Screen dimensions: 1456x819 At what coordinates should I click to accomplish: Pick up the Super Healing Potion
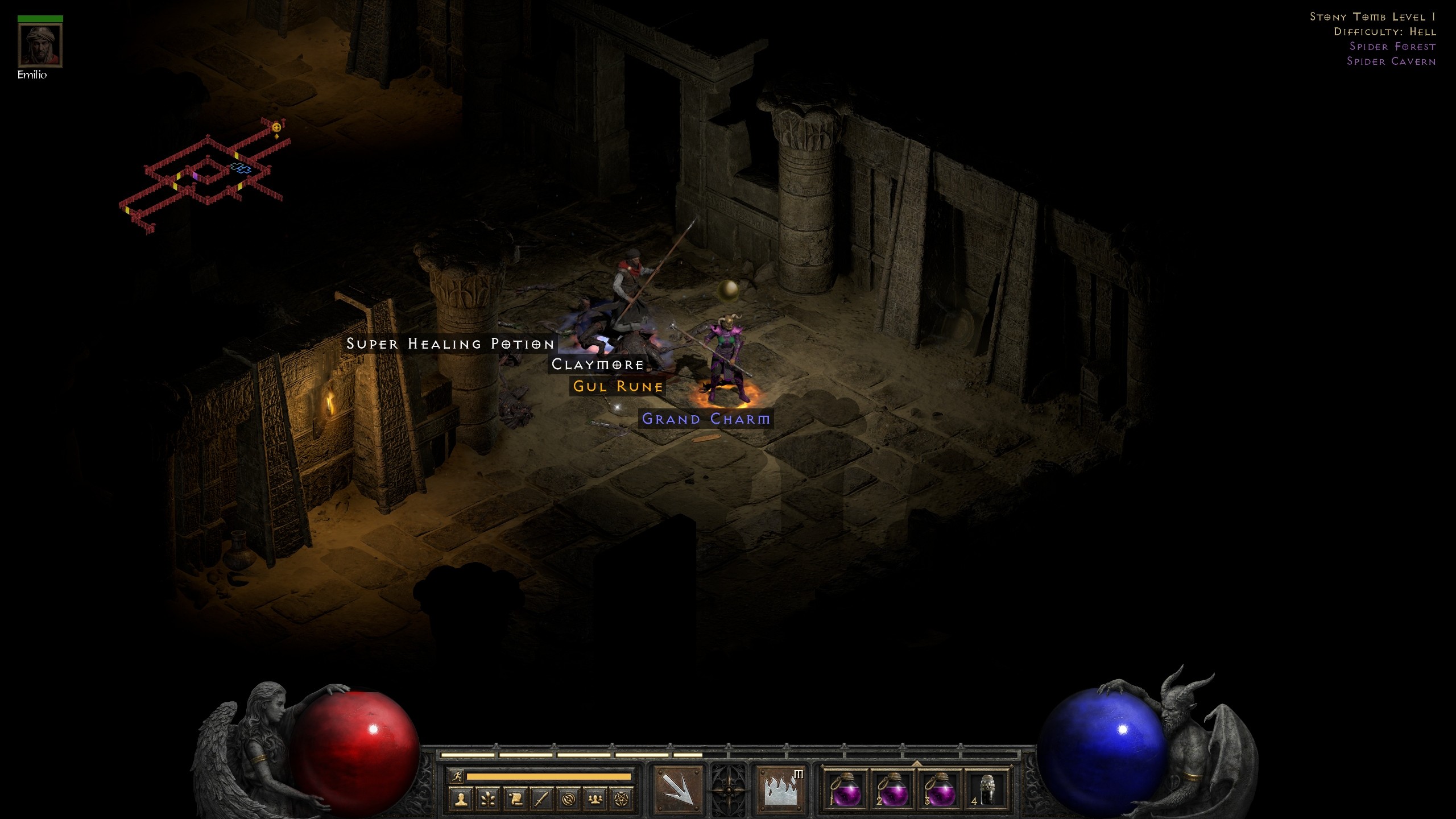click(450, 344)
